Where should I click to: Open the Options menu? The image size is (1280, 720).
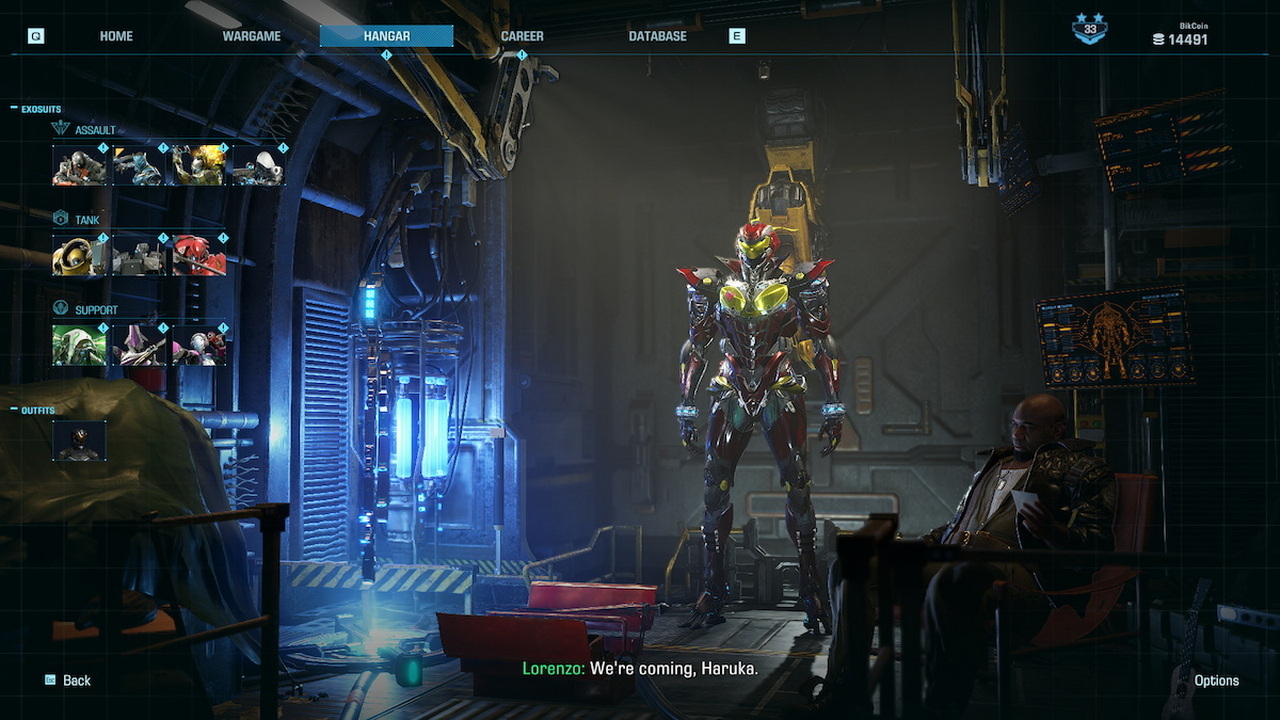pyautogui.click(x=1216, y=680)
